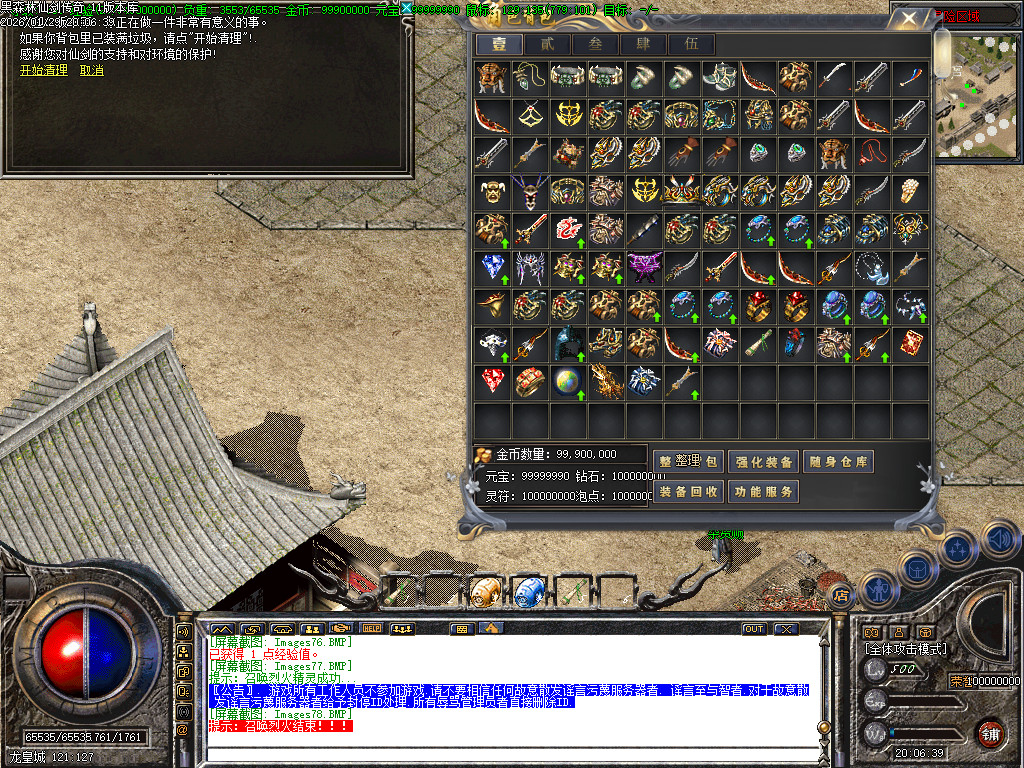This screenshot has height=768, width=1024.
Task: Select the red diamond gem in the bag
Action: tap(492, 381)
